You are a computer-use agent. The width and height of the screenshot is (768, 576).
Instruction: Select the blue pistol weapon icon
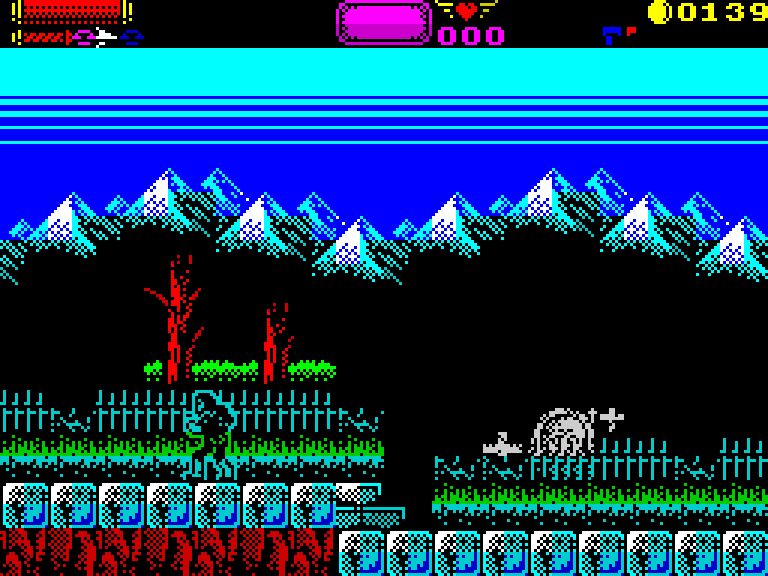point(612,36)
